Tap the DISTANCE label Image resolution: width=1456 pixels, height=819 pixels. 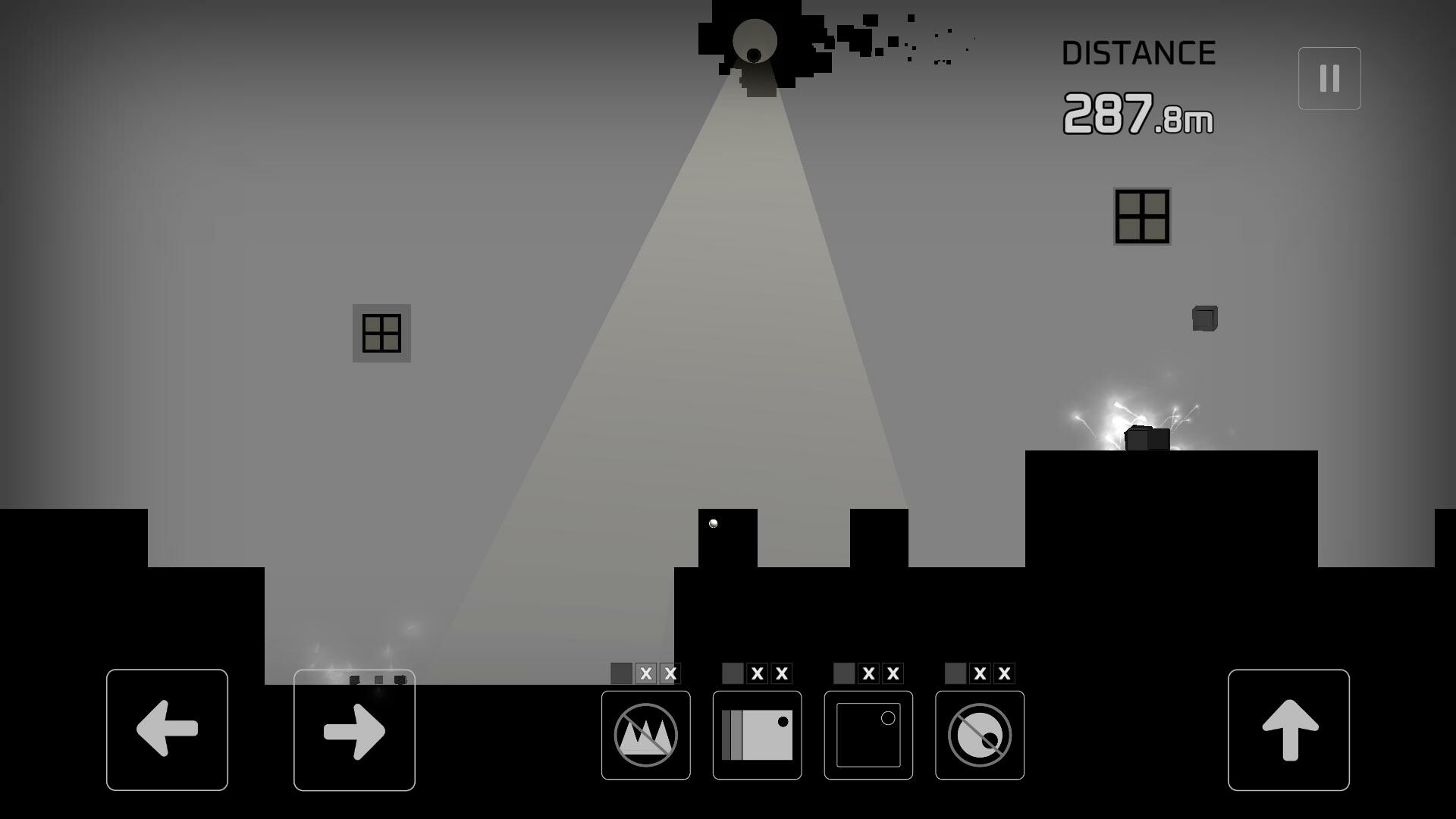pyautogui.click(x=1140, y=53)
